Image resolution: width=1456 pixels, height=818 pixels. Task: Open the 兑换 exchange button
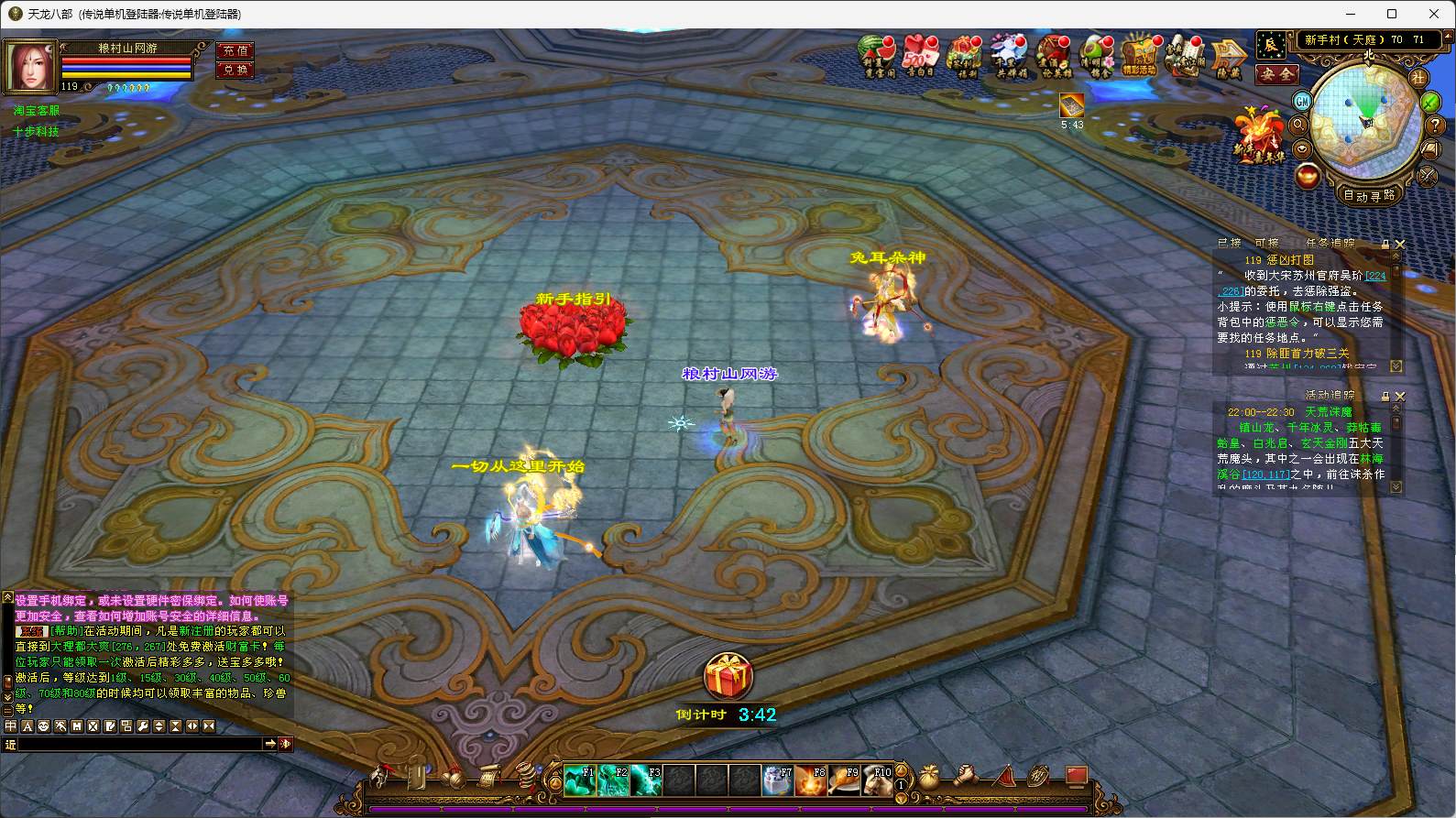pyautogui.click(x=235, y=70)
